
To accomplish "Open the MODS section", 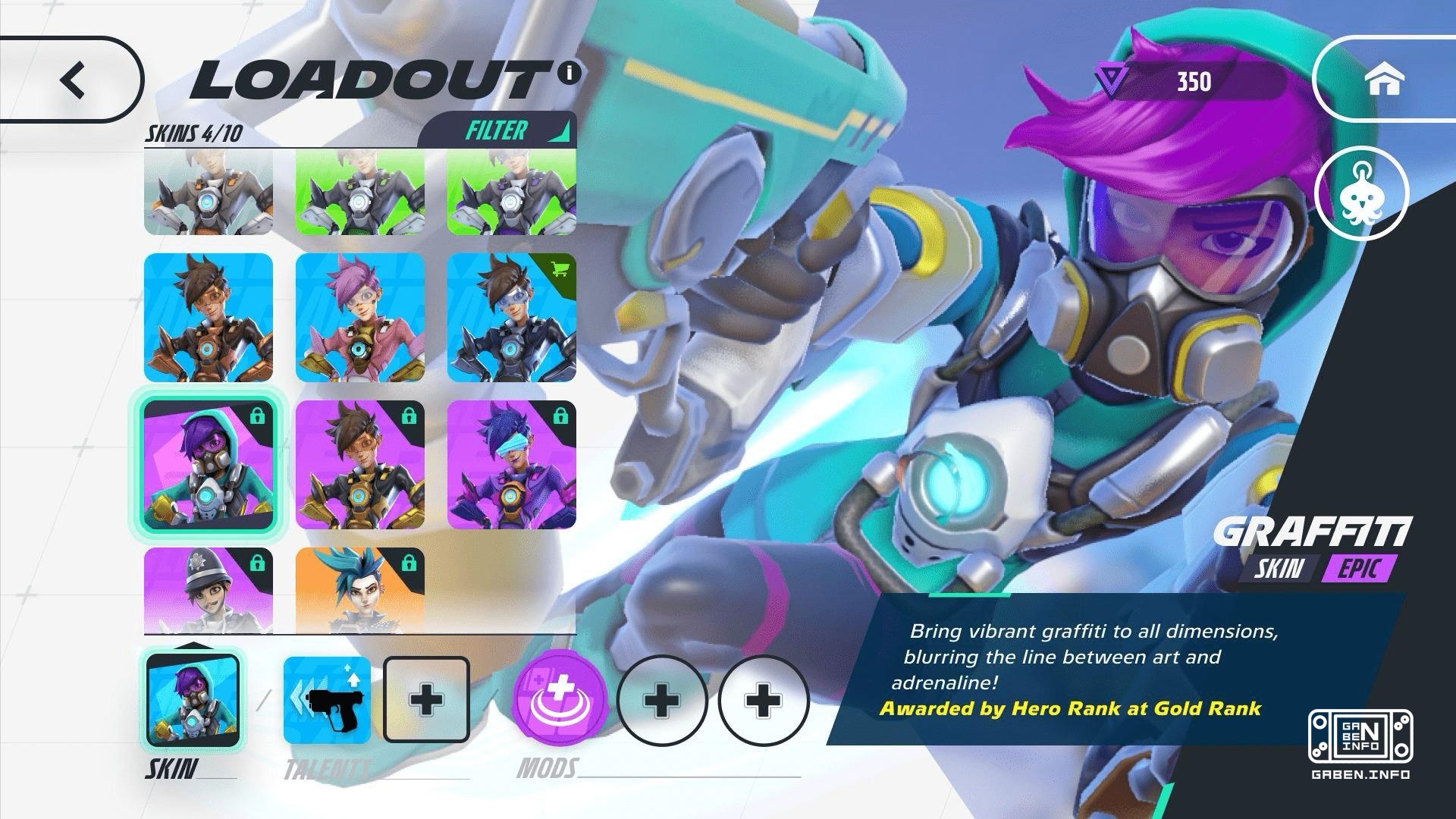I will point(546,769).
